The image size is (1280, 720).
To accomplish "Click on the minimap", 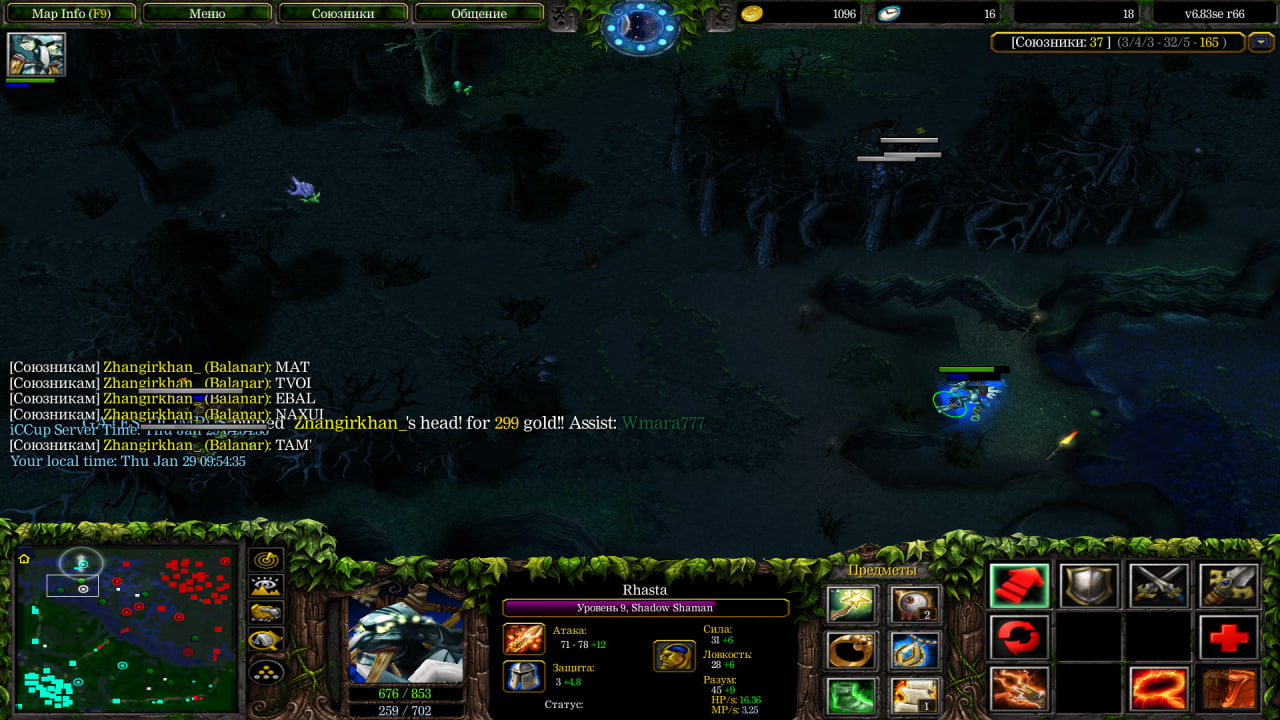I will (x=125, y=628).
